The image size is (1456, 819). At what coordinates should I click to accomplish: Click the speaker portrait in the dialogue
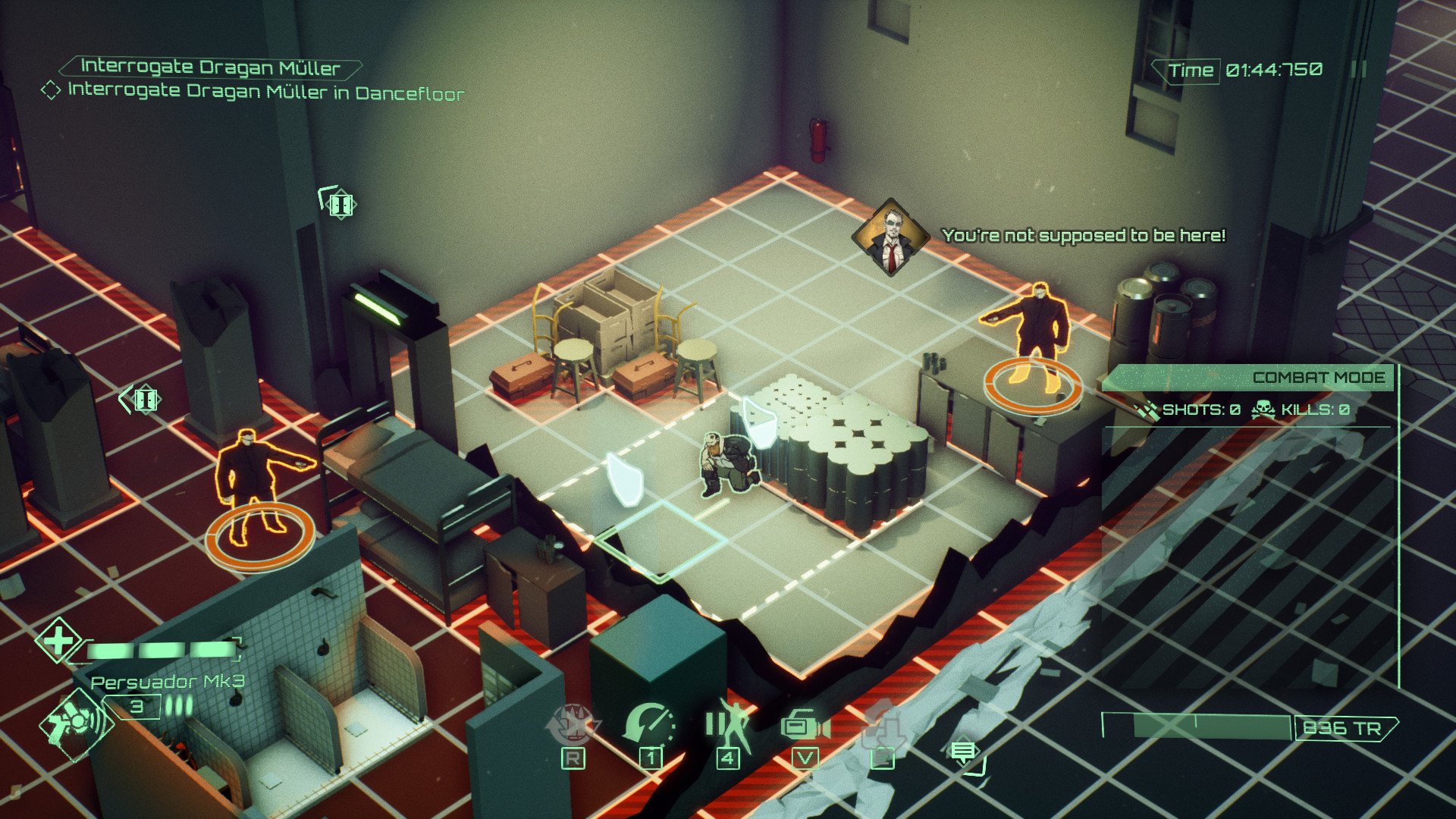click(x=891, y=236)
